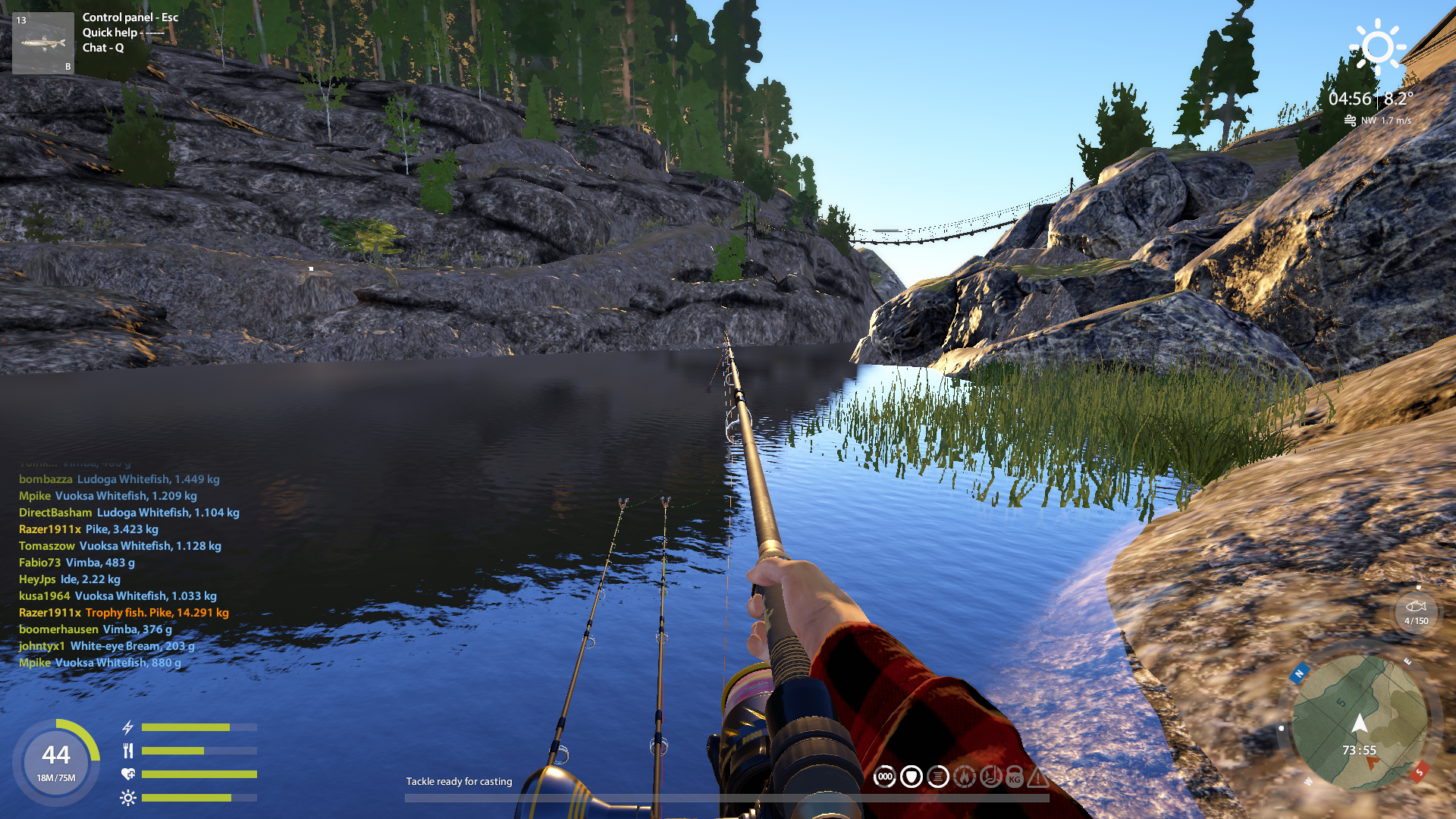Click the triangle warning alert icon

[x=1038, y=777]
